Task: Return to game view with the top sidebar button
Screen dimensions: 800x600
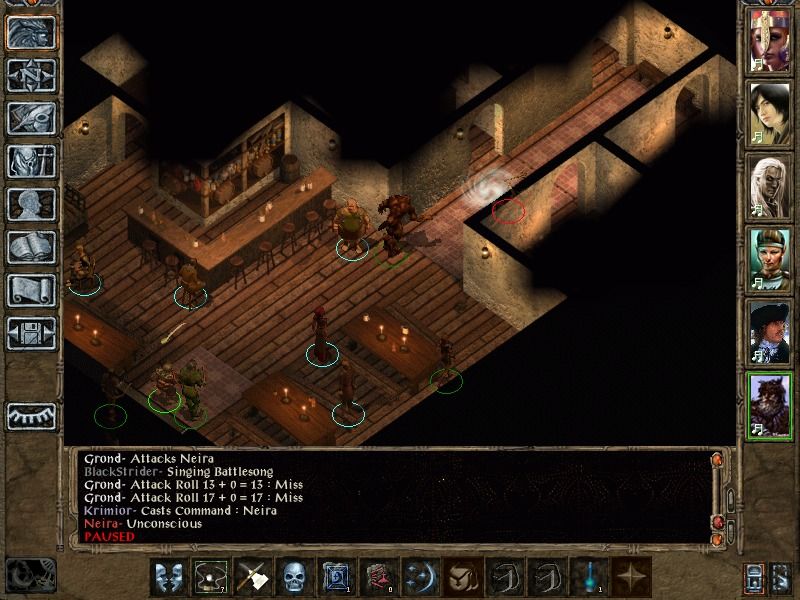Action: click(31, 33)
